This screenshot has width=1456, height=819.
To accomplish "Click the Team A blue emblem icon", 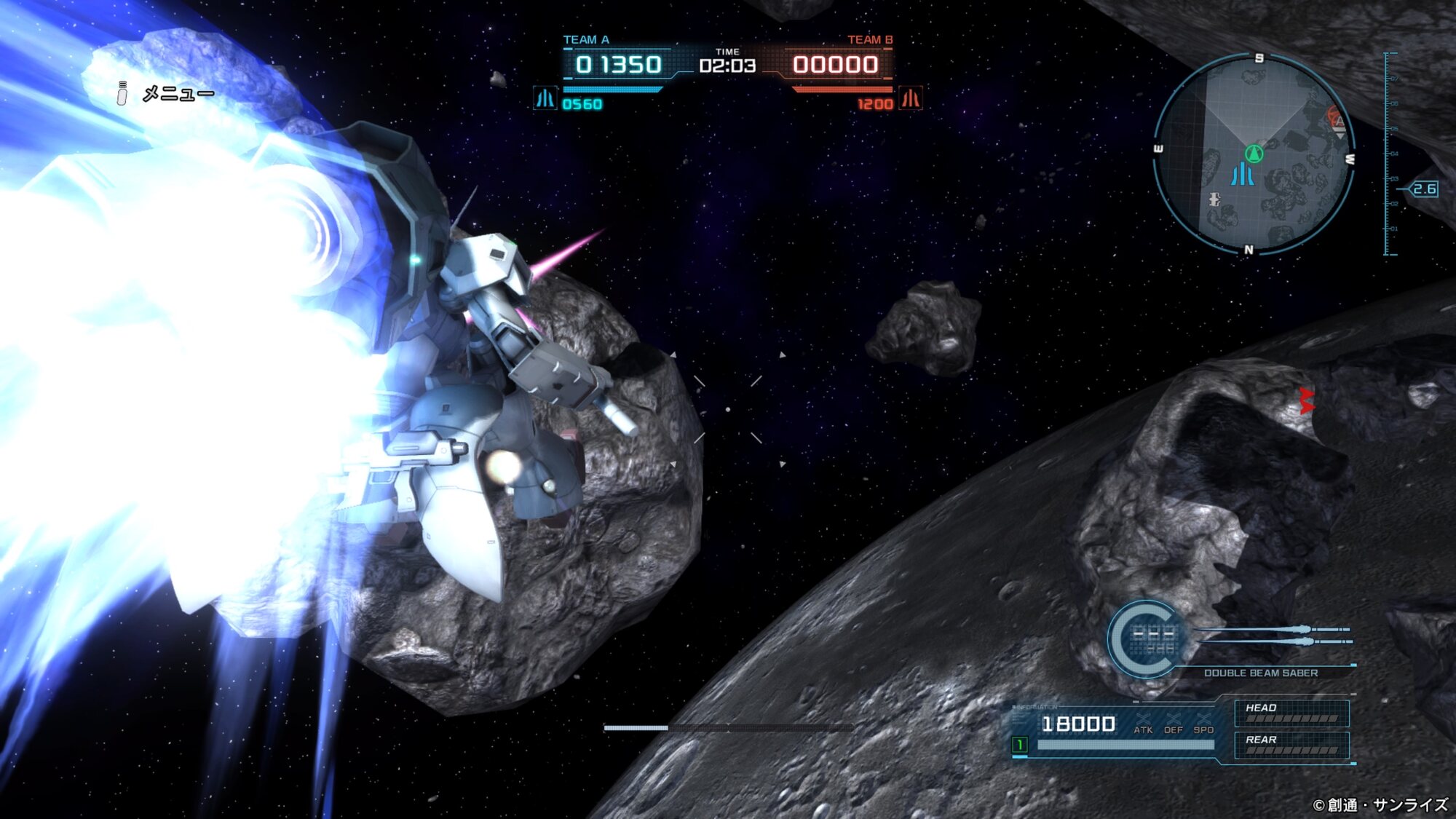I will click(x=545, y=98).
